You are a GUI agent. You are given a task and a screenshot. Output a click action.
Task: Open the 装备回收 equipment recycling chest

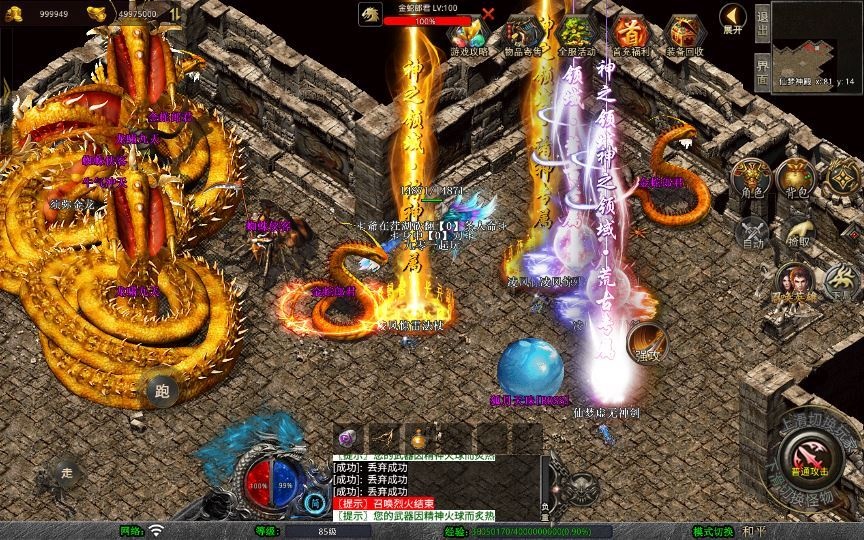tap(684, 36)
